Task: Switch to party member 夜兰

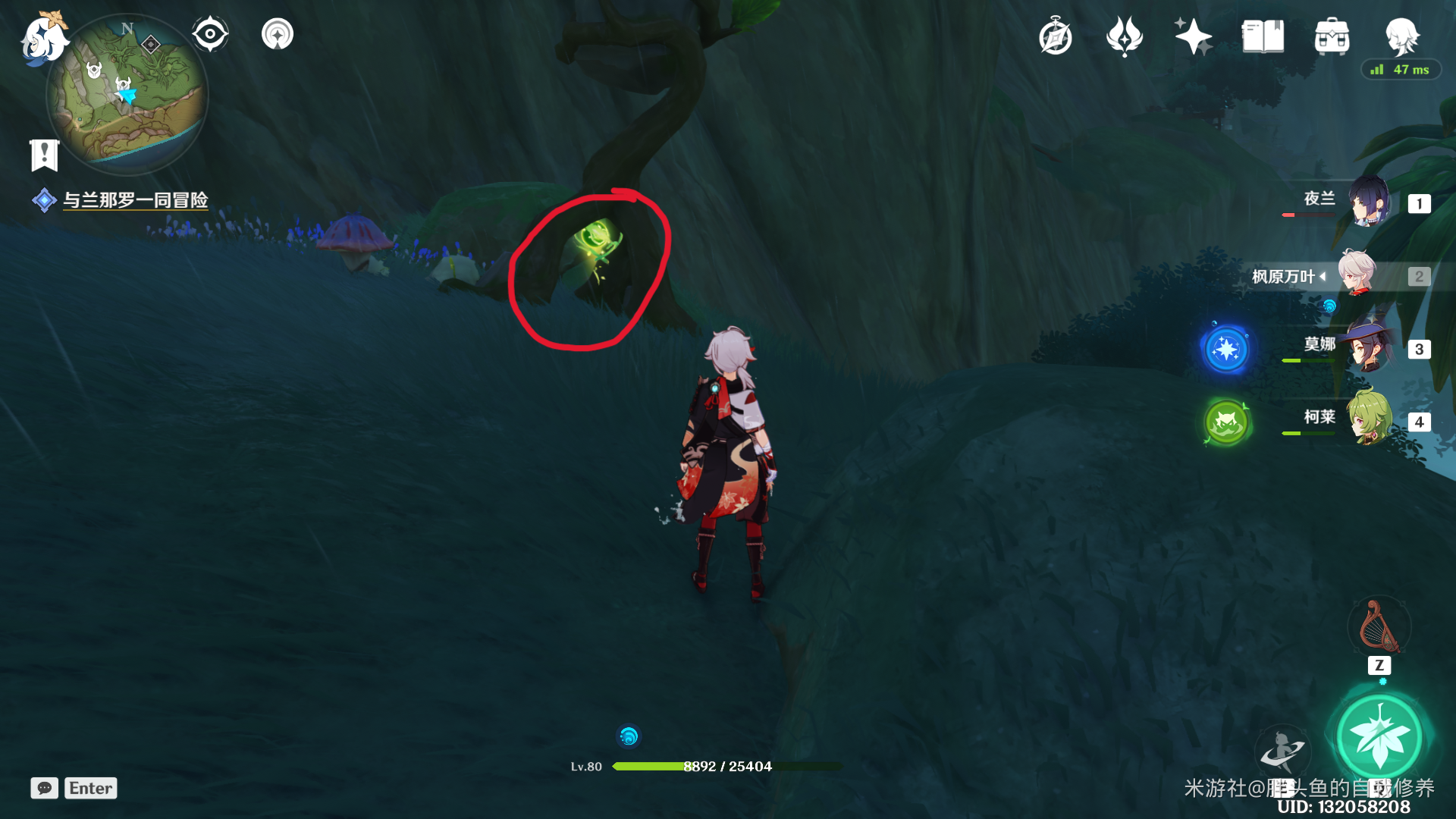Action: pos(1369,202)
